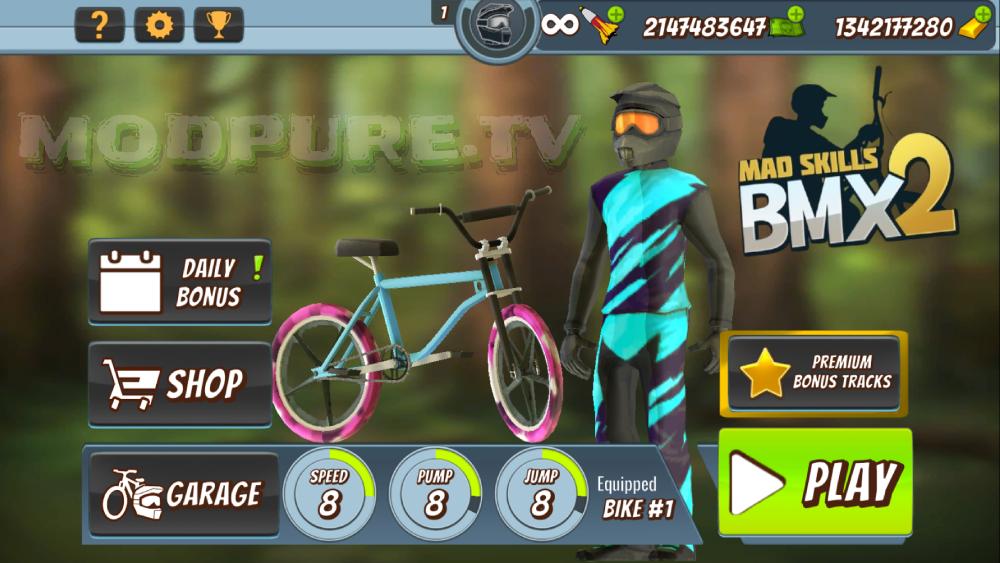
Task: Open the Shop
Action: tap(180, 384)
